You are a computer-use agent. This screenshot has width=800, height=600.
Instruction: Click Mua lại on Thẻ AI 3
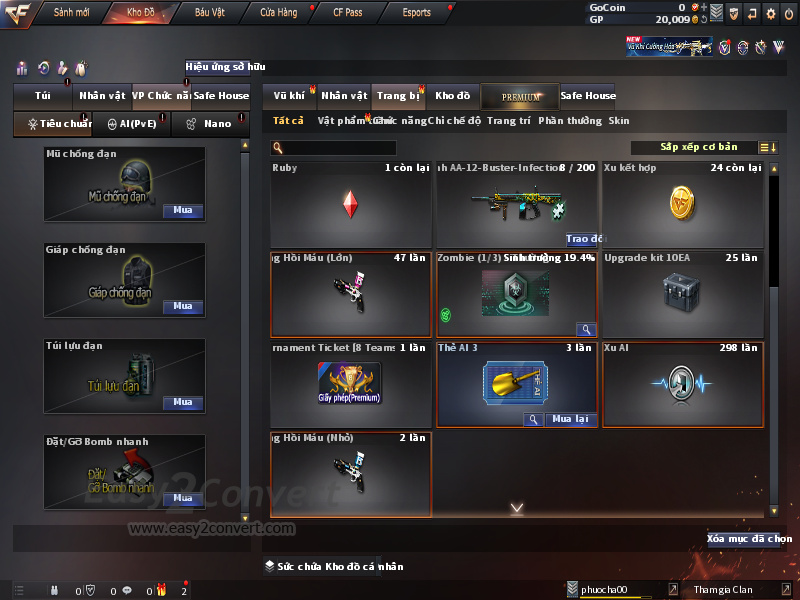[571, 419]
